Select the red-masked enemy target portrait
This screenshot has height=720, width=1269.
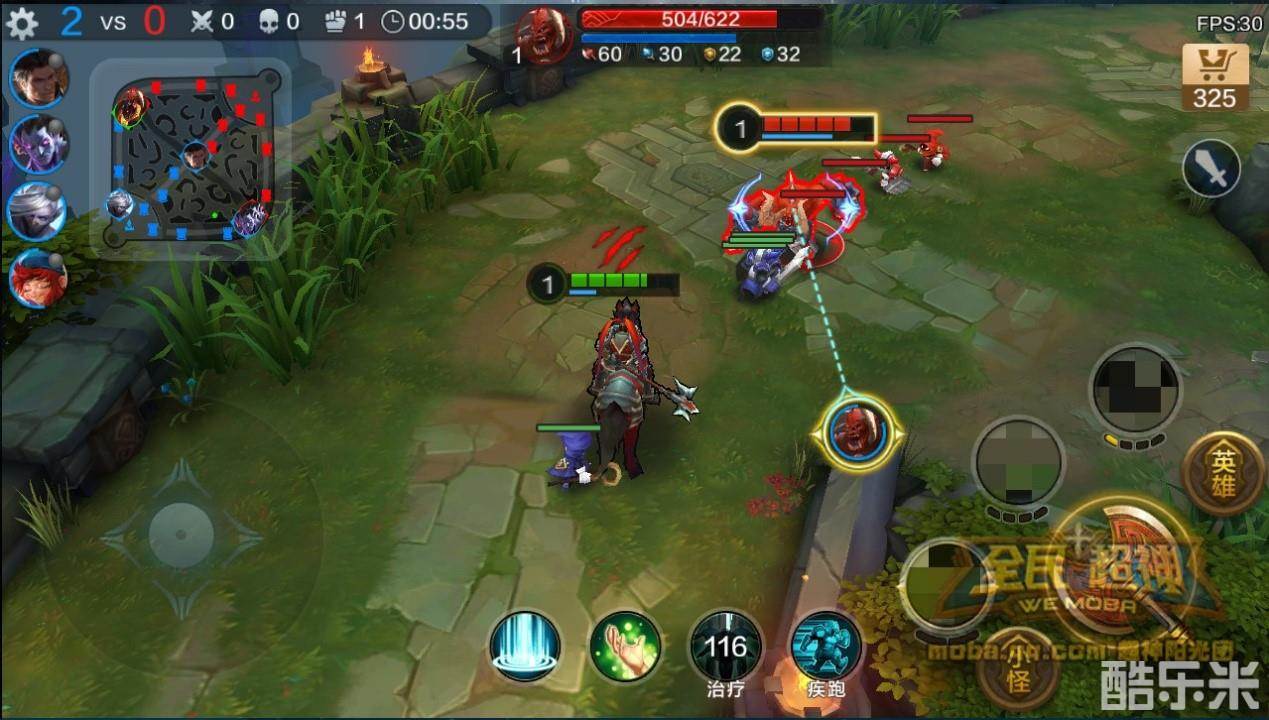pyautogui.click(x=858, y=432)
